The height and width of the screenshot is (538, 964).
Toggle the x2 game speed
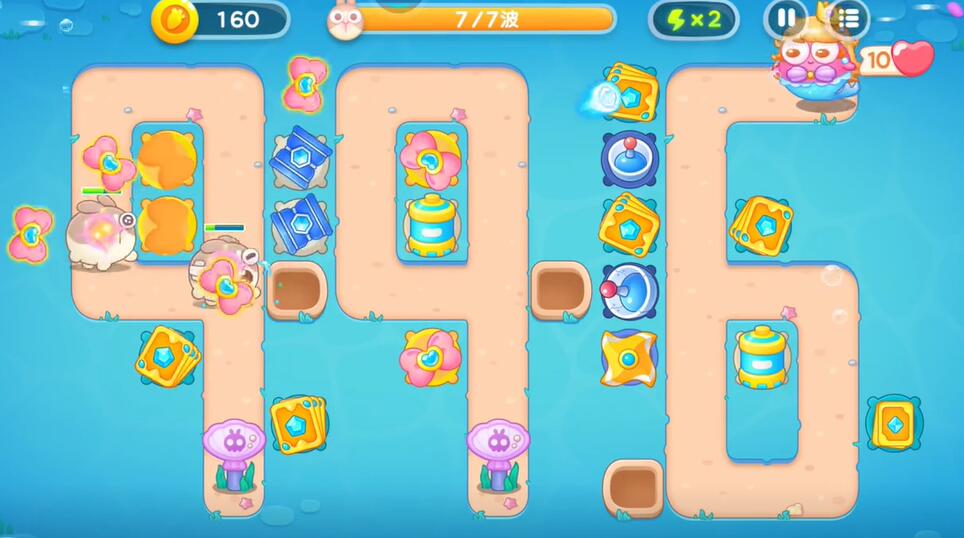tap(693, 19)
